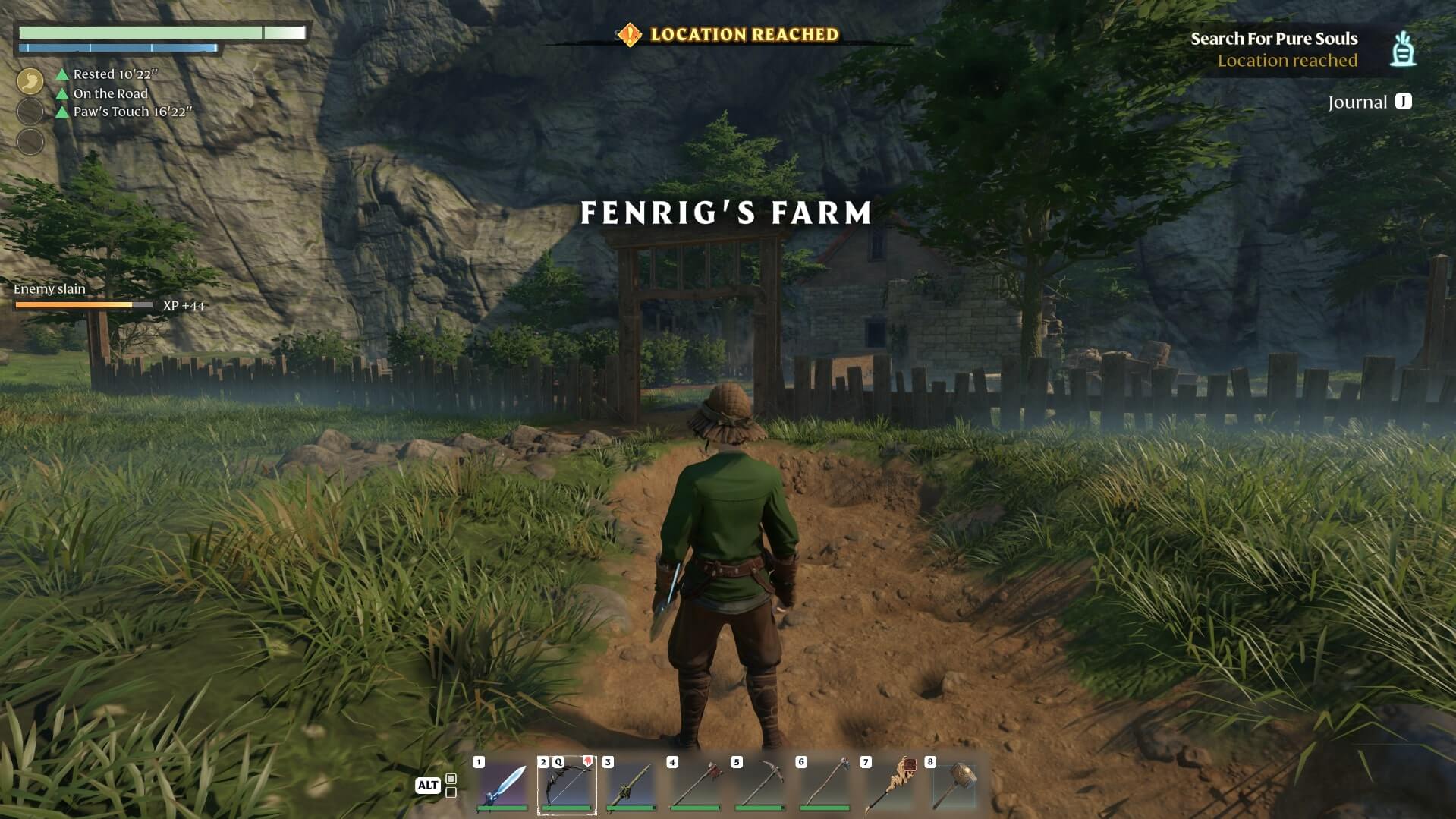Choose the staff in hotbar slot 3
The width and height of the screenshot is (1456, 819).
(631, 784)
